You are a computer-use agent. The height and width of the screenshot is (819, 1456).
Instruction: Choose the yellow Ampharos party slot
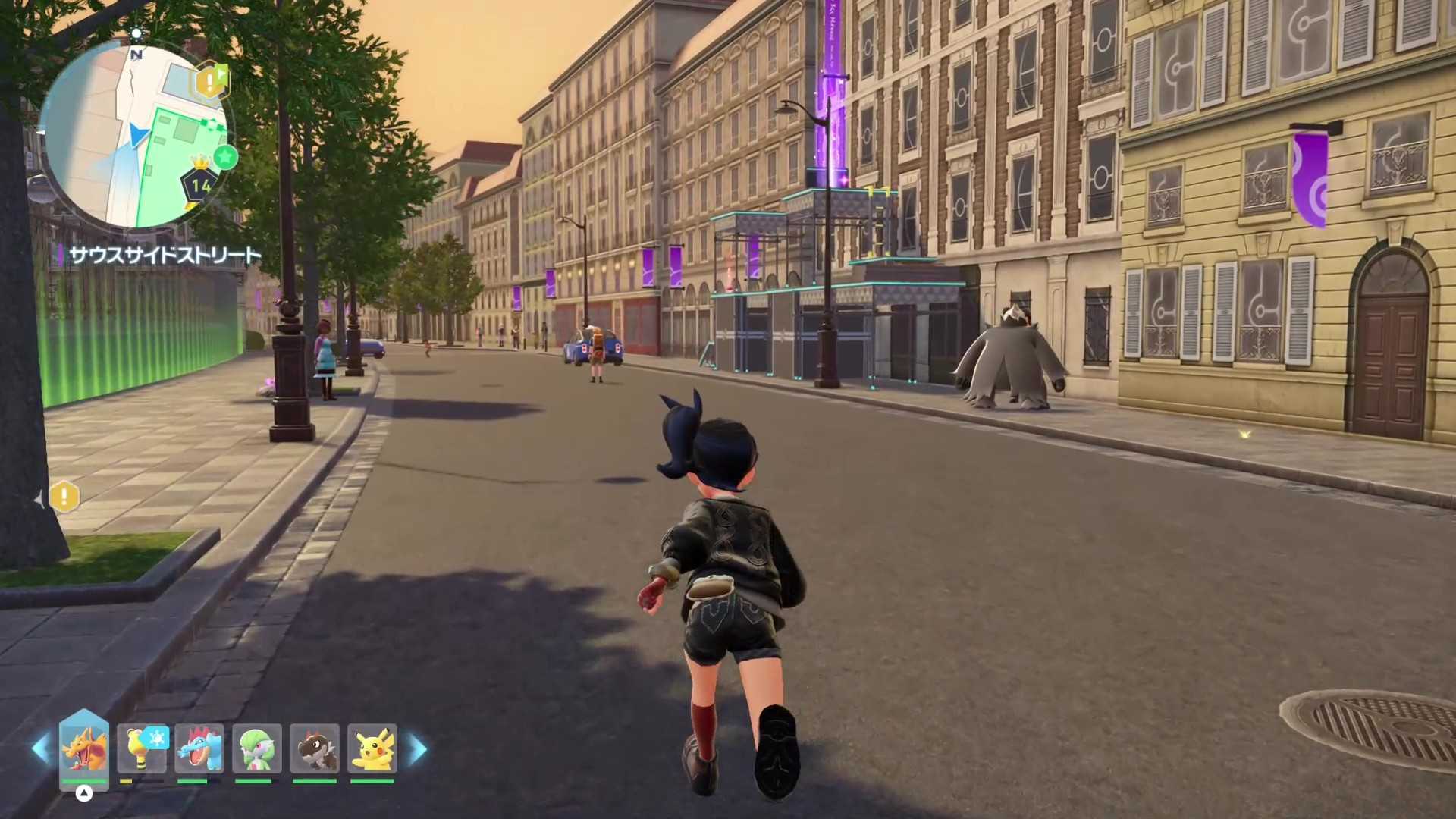coord(142,749)
